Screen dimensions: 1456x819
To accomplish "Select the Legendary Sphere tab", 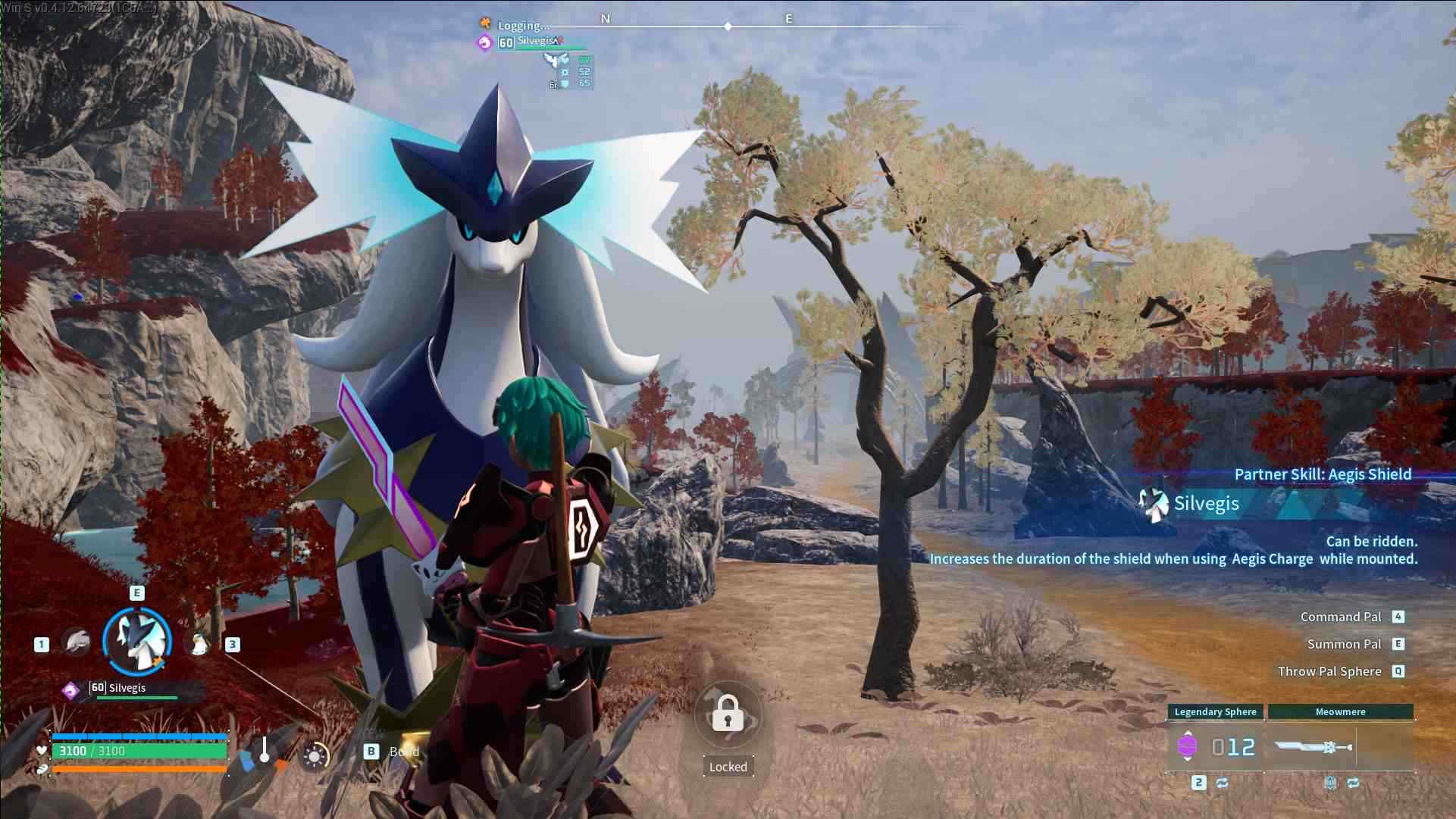I will coord(1215,711).
